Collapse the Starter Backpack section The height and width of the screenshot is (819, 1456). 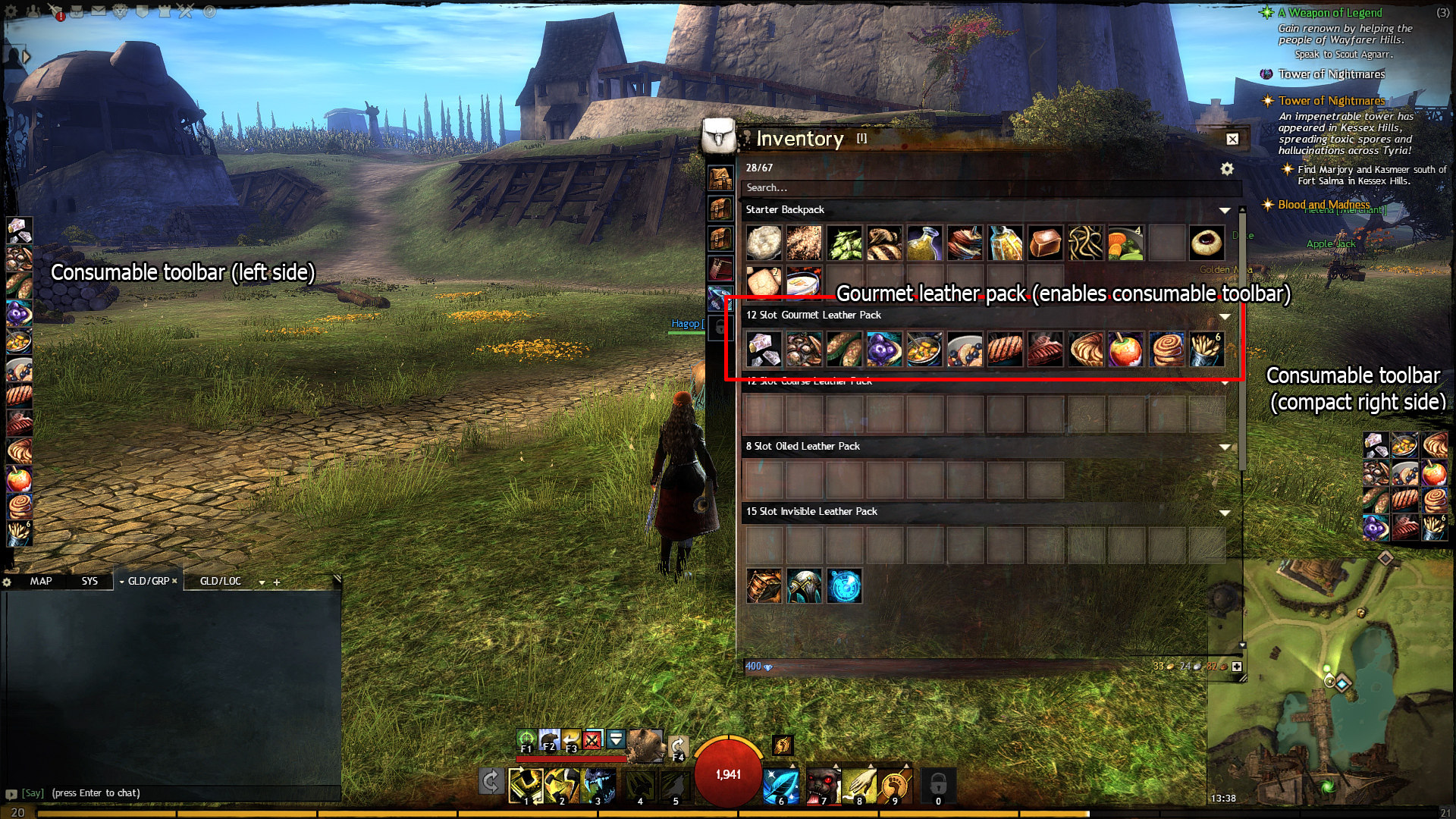[x=1224, y=210]
